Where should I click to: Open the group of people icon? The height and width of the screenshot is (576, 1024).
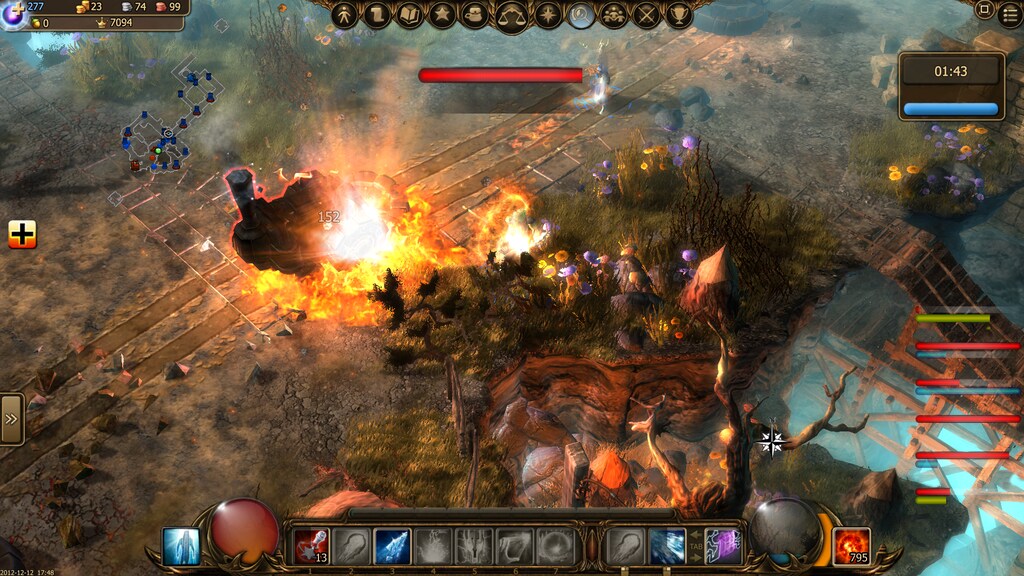pos(614,14)
